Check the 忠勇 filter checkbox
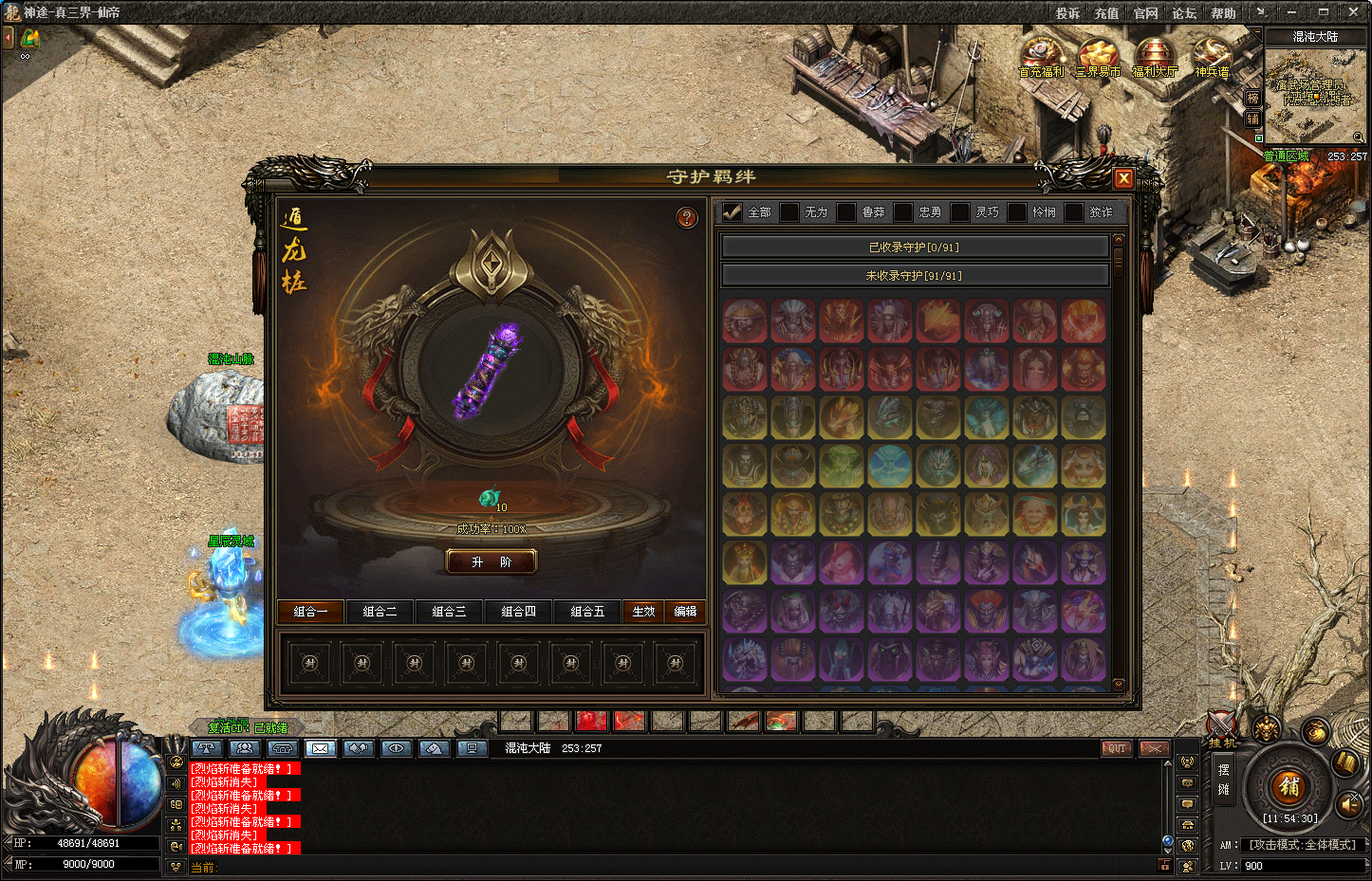The width and height of the screenshot is (1372, 881). [903, 212]
